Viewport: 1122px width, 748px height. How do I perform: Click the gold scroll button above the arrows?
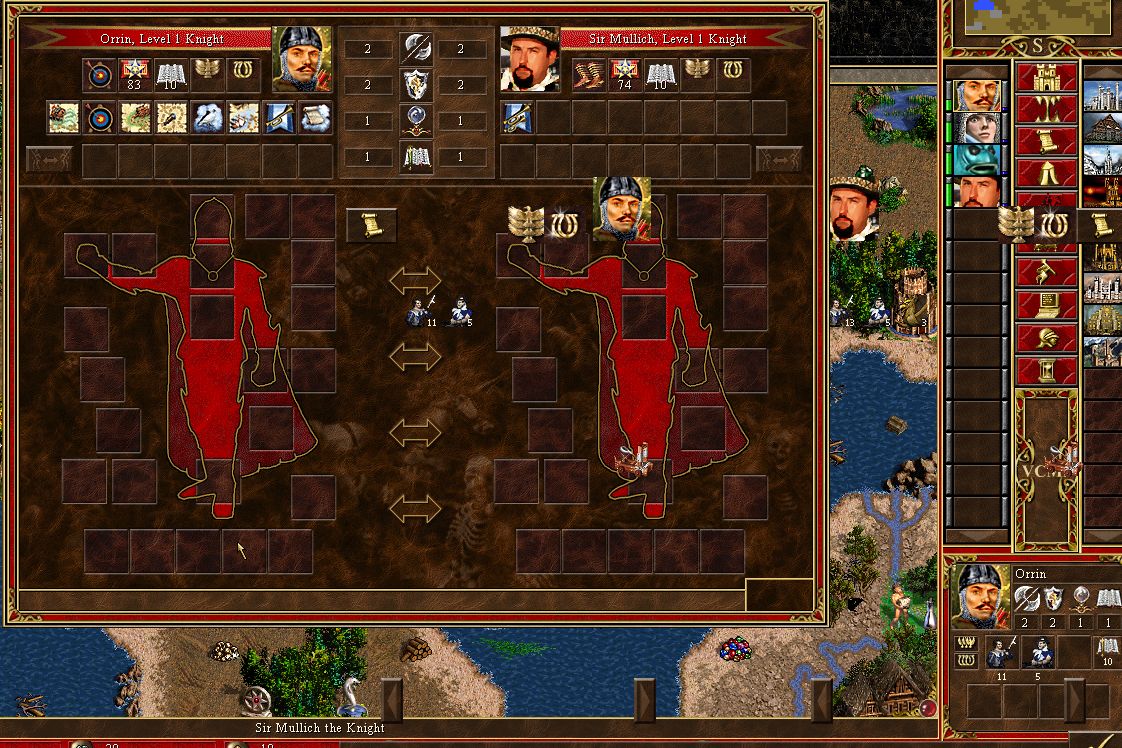371,225
